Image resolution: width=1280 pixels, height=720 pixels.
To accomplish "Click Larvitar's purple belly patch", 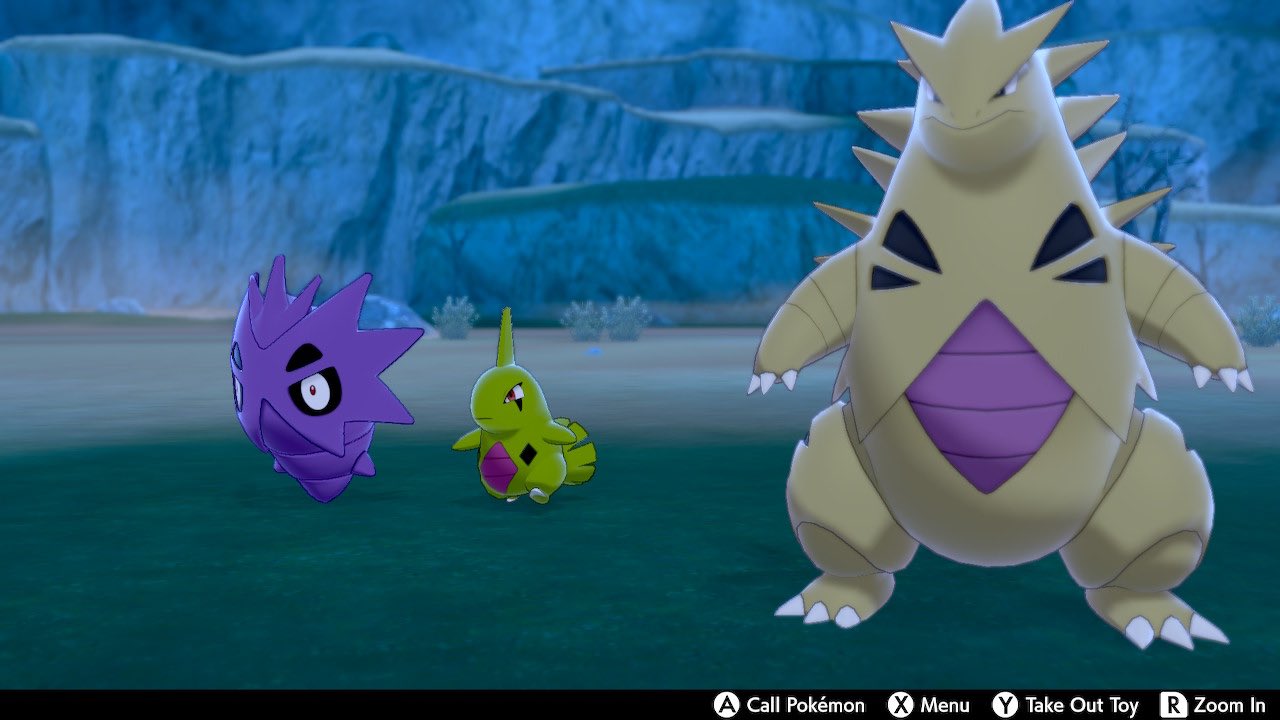I will [x=499, y=467].
